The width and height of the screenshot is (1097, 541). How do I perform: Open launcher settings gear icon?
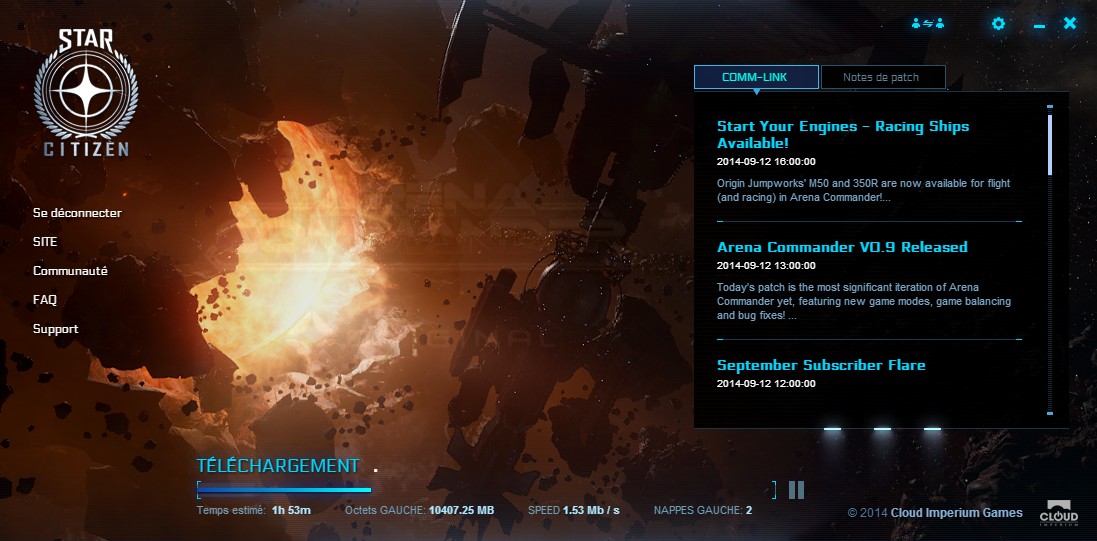[997, 24]
